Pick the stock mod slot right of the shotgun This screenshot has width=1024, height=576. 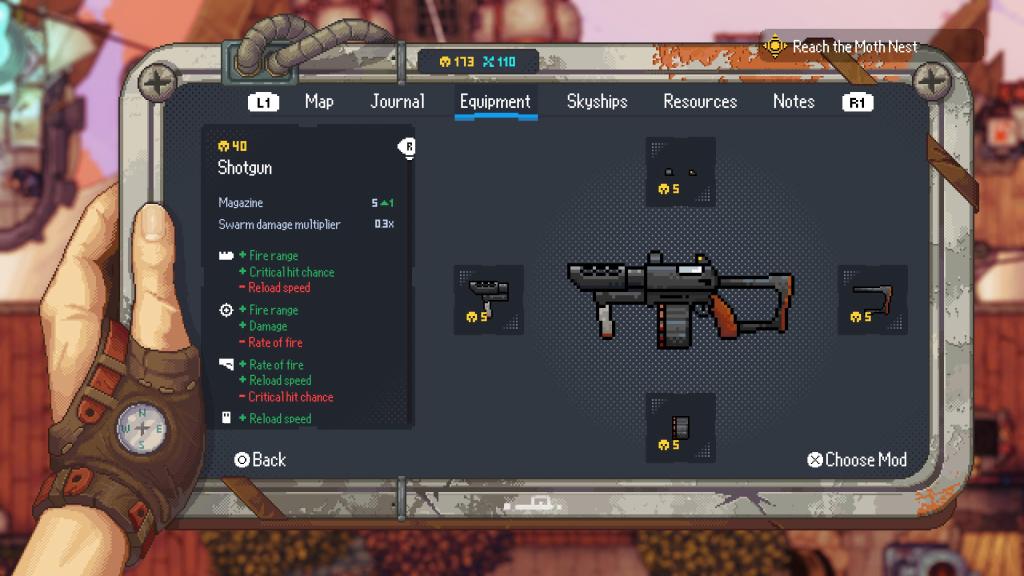pyautogui.click(x=872, y=300)
